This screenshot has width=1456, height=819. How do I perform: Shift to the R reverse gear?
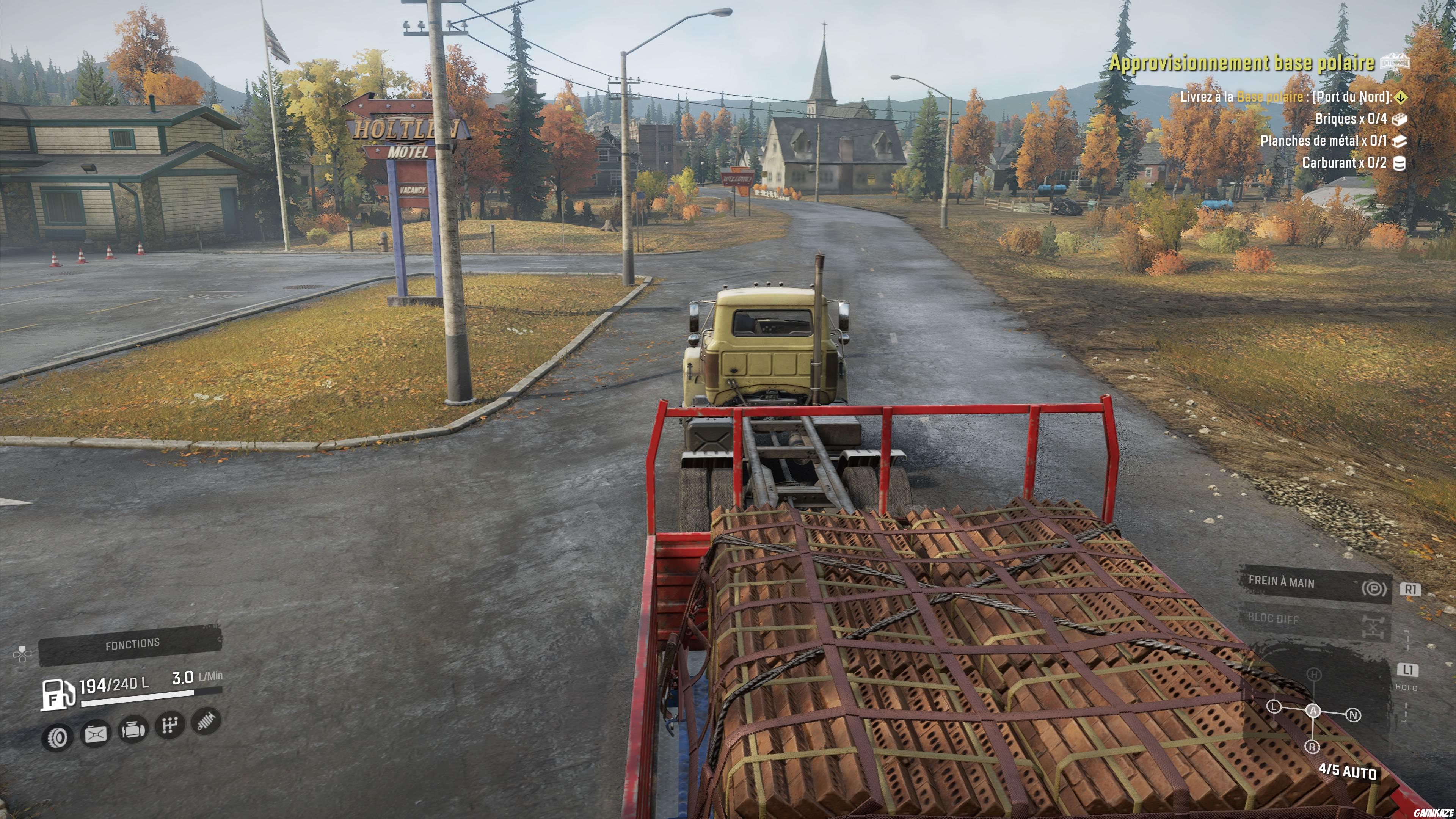click(1312, 747)
